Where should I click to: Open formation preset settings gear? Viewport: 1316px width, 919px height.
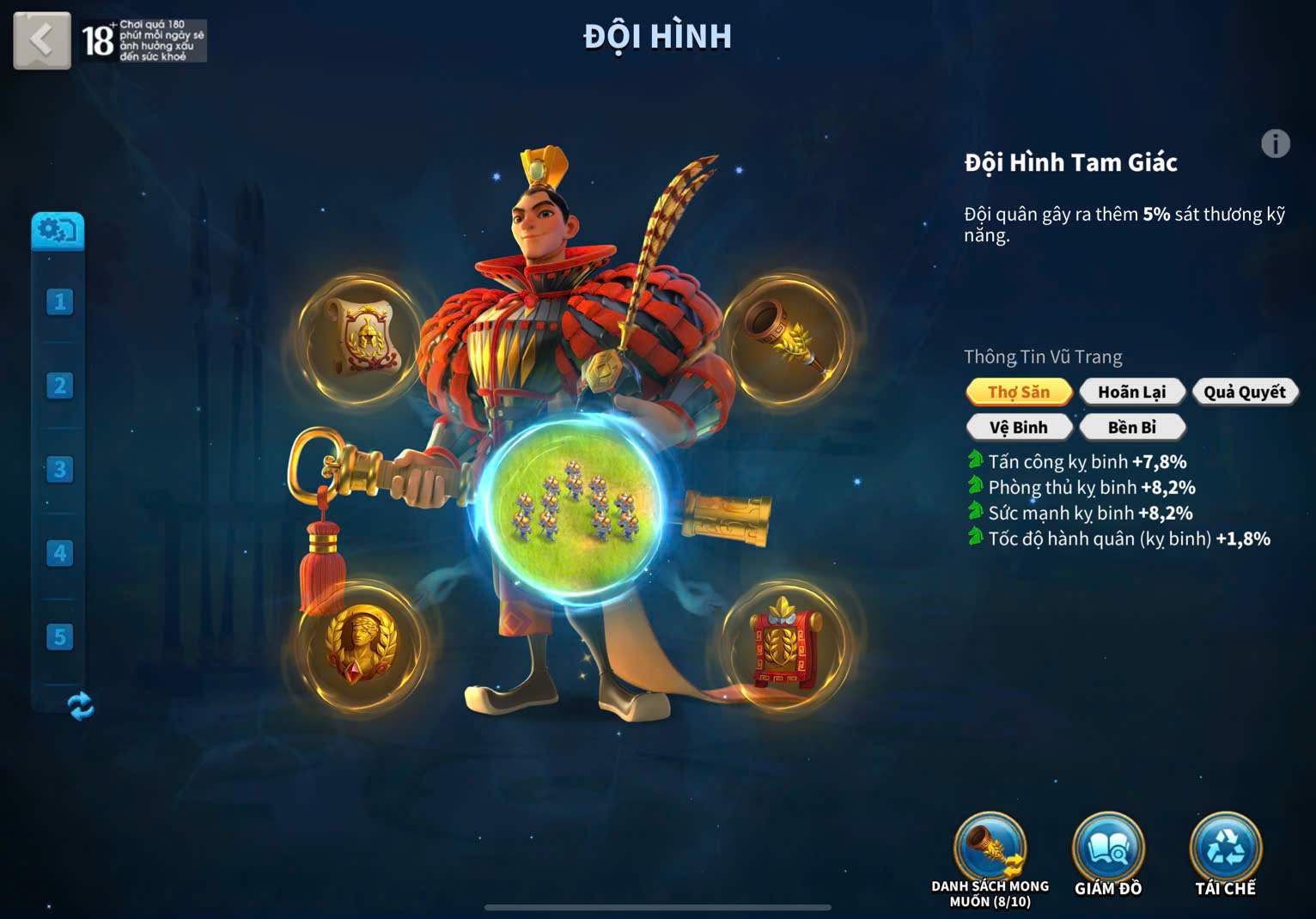pyautogui.click(x=58, y=230)
